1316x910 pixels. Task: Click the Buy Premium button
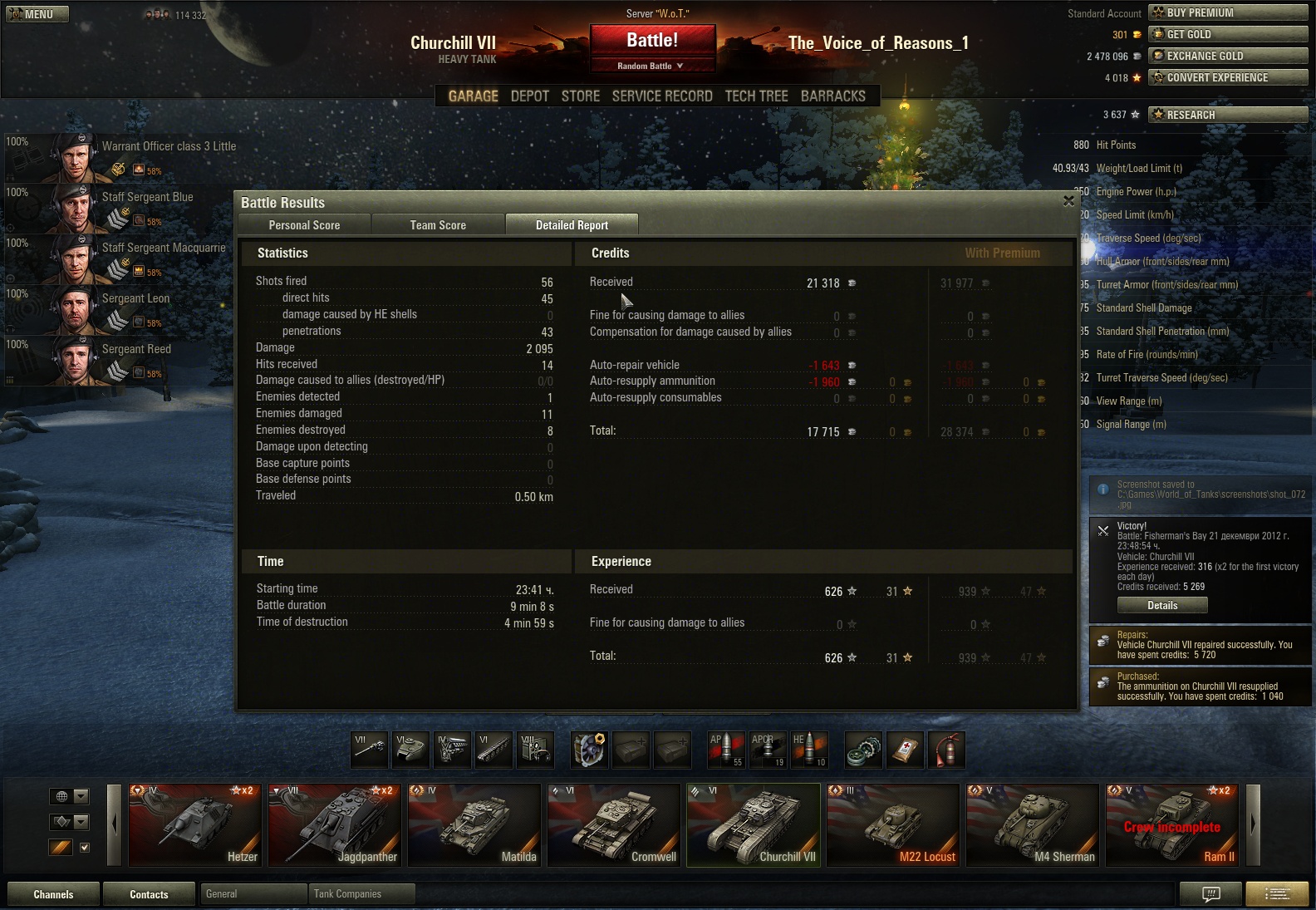(1227, 13)
